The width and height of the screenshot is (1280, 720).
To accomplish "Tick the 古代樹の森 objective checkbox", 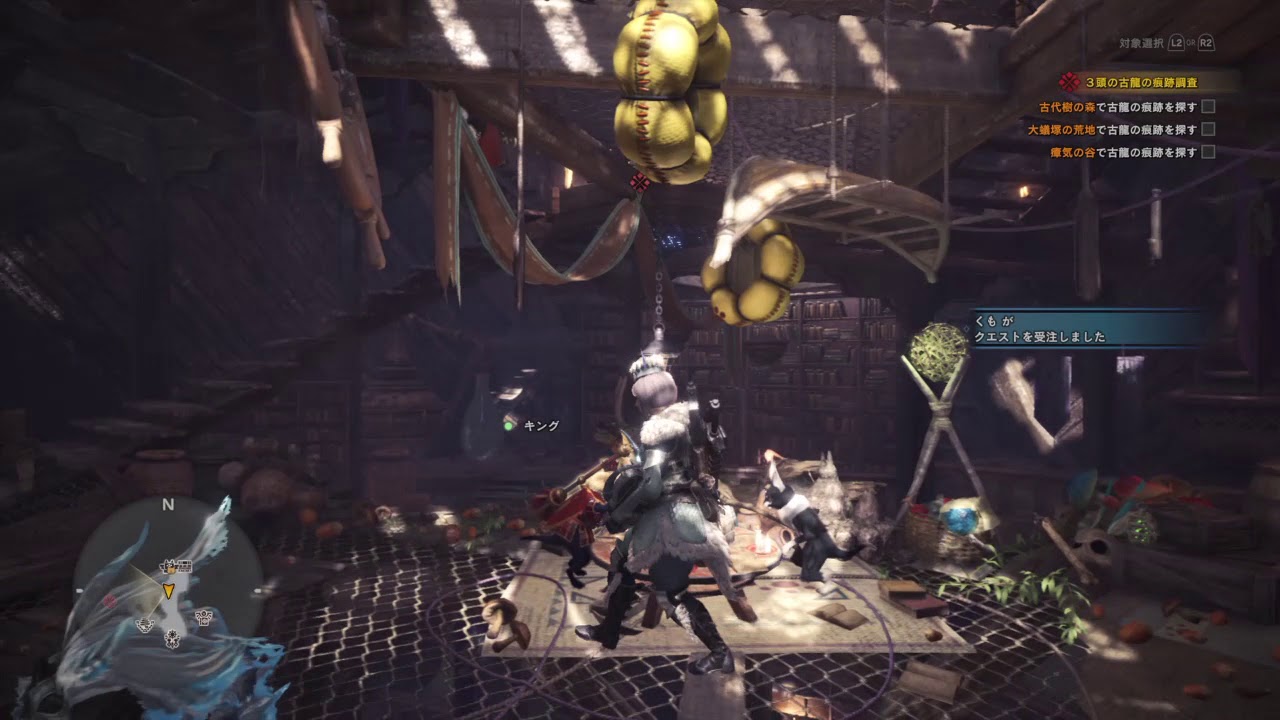I will [1208, 106].
